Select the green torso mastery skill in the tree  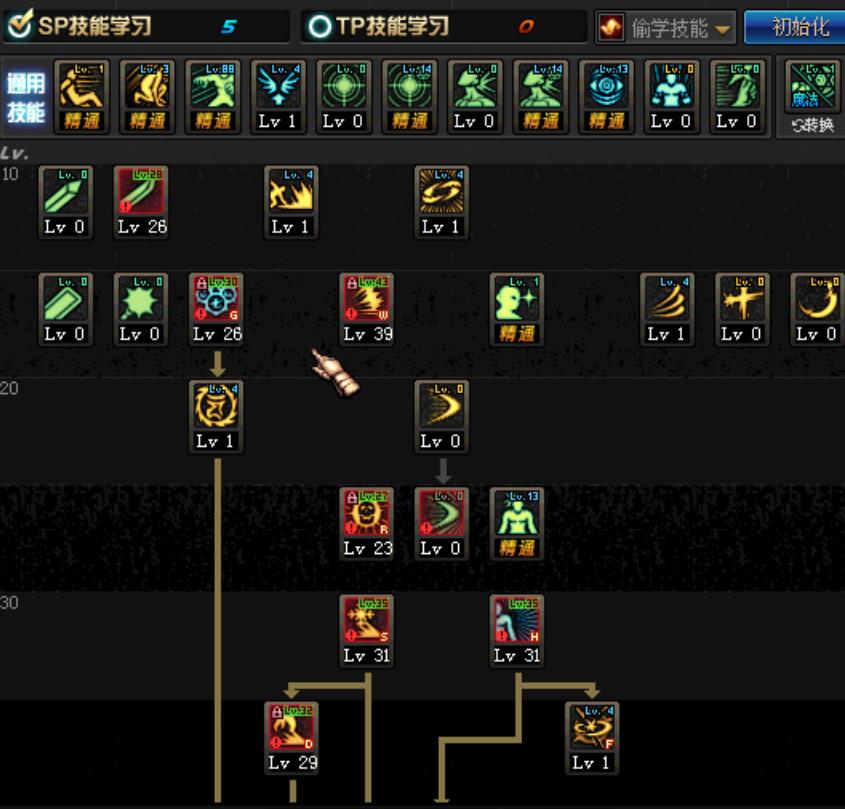point(516,514)
